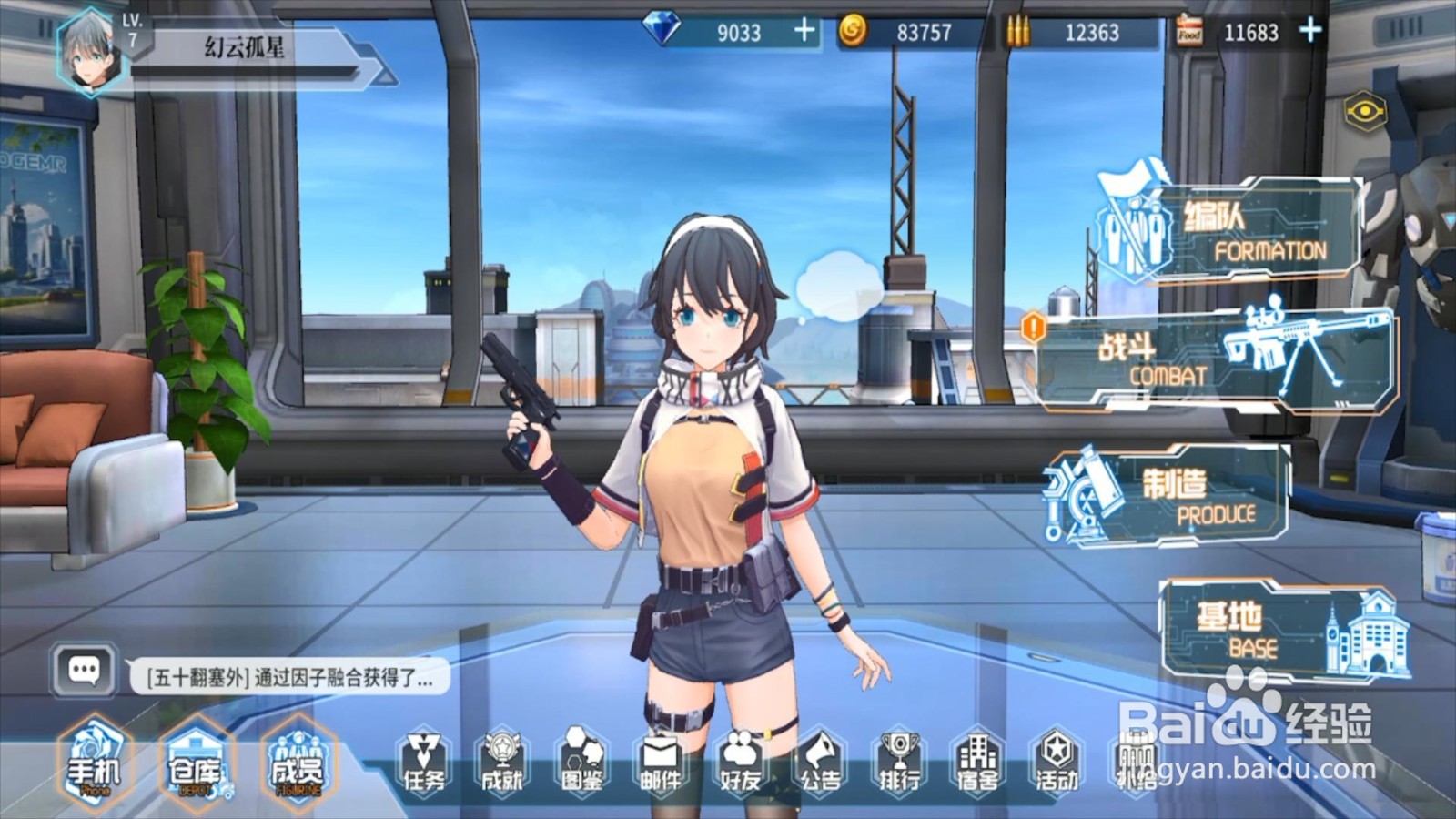Click the plus button next to diamonds
This screenshot has height=819, width=1456.
(804, 31)
